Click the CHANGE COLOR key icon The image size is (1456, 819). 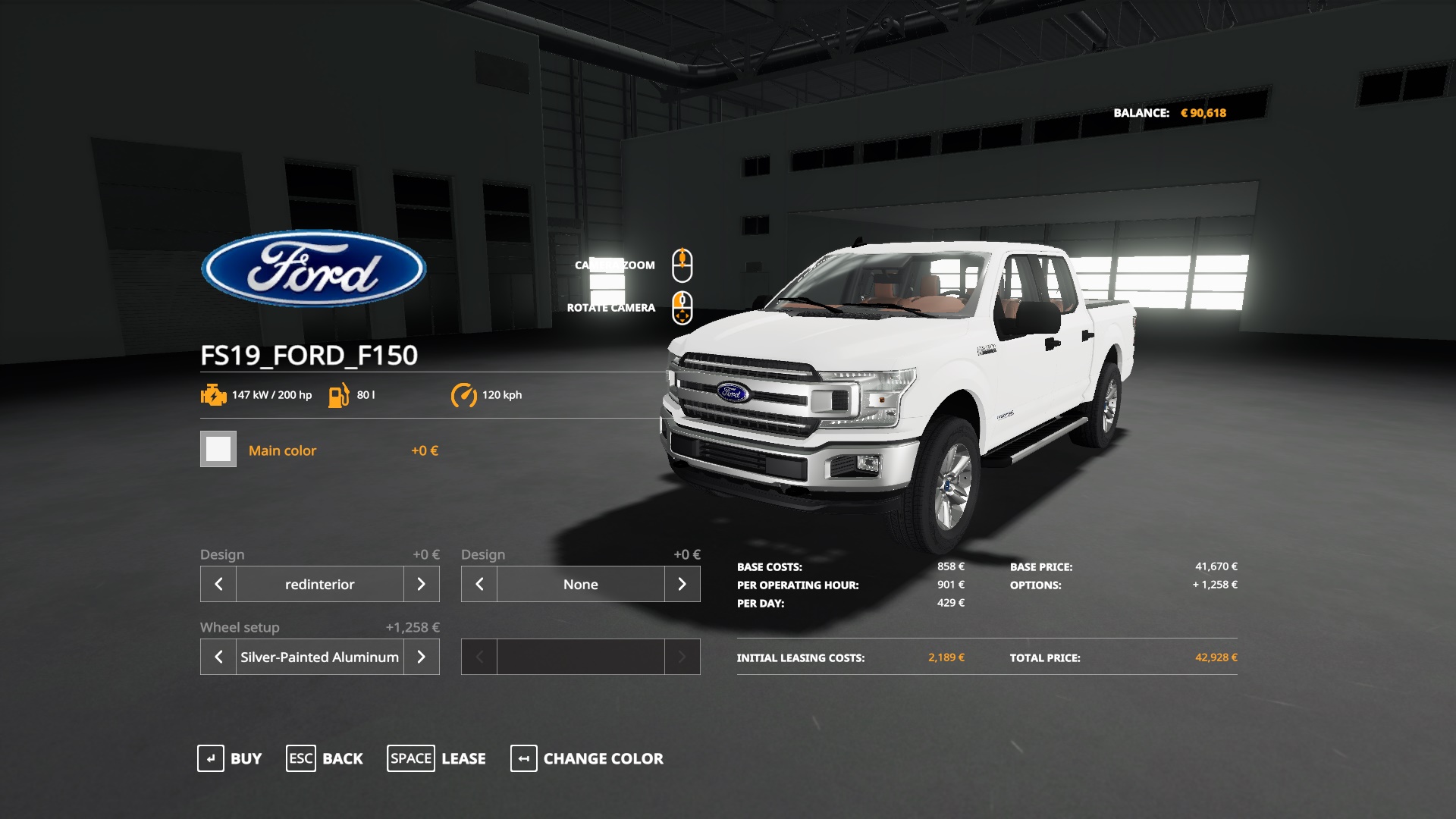pos(523,758)
